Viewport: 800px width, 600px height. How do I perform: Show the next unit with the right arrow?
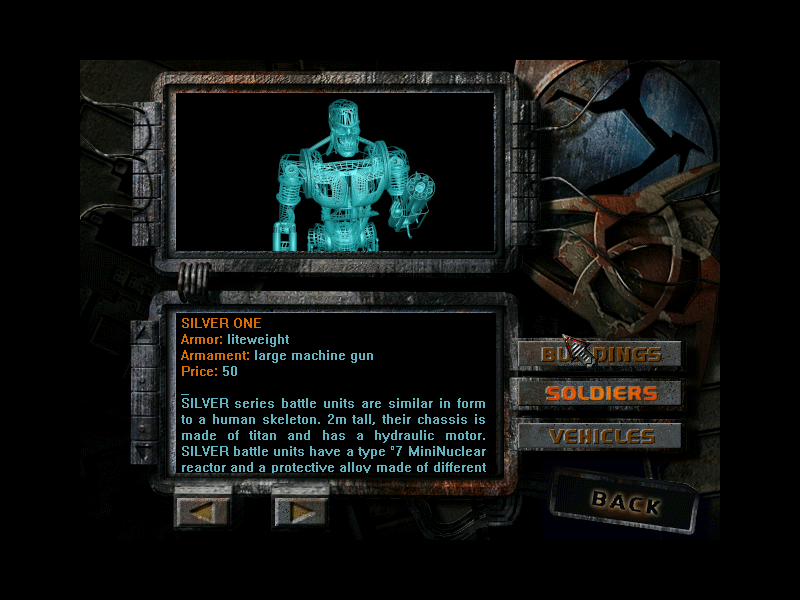301,511
